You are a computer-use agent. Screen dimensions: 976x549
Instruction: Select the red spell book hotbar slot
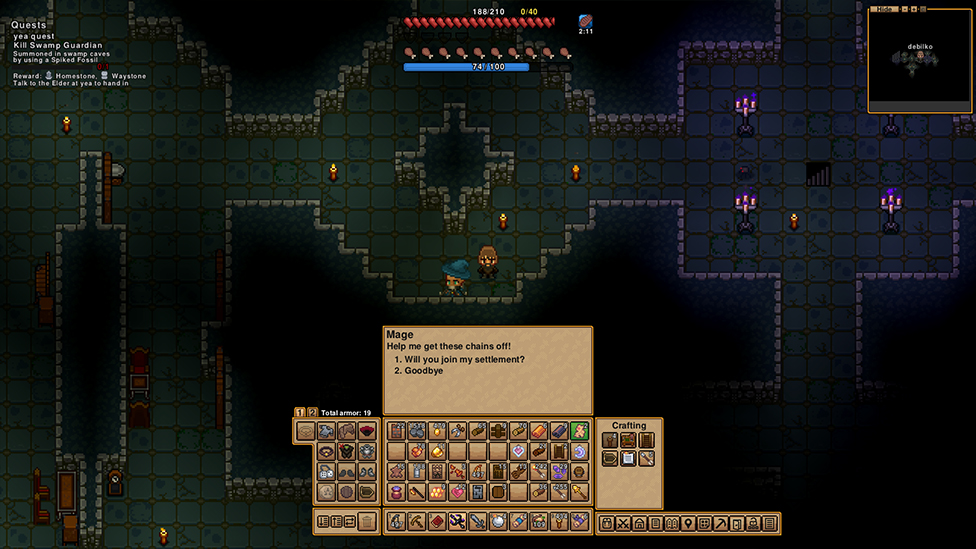tap(436, 521)
